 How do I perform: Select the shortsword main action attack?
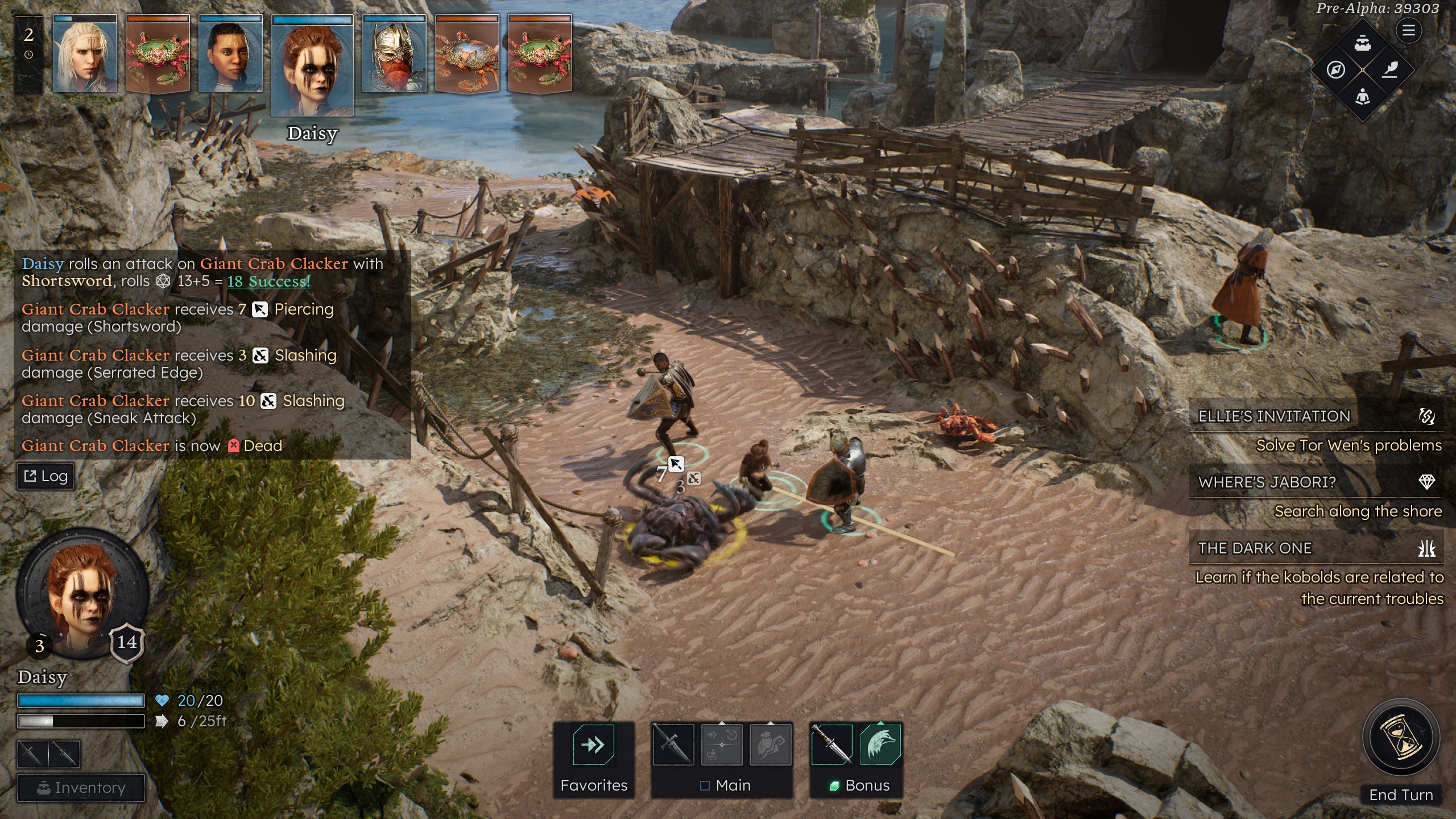[x=673, y=744]
